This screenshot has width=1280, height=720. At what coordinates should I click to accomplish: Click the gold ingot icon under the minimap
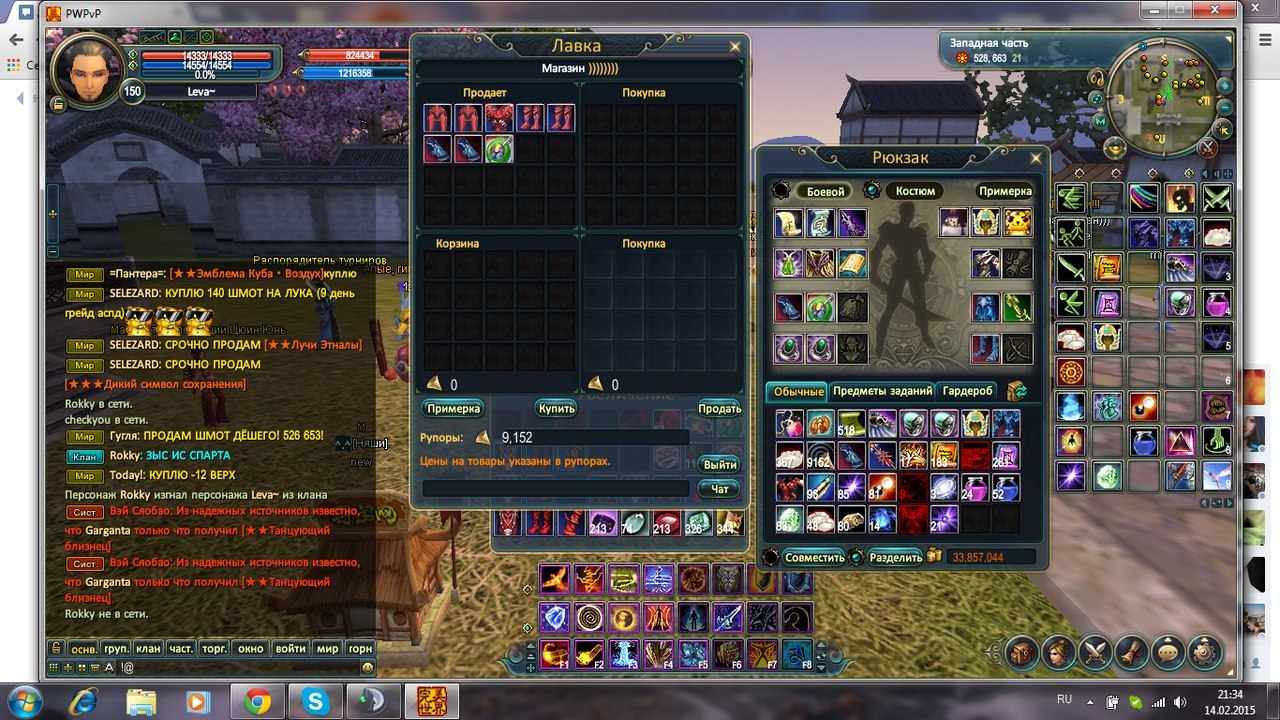1116,148
